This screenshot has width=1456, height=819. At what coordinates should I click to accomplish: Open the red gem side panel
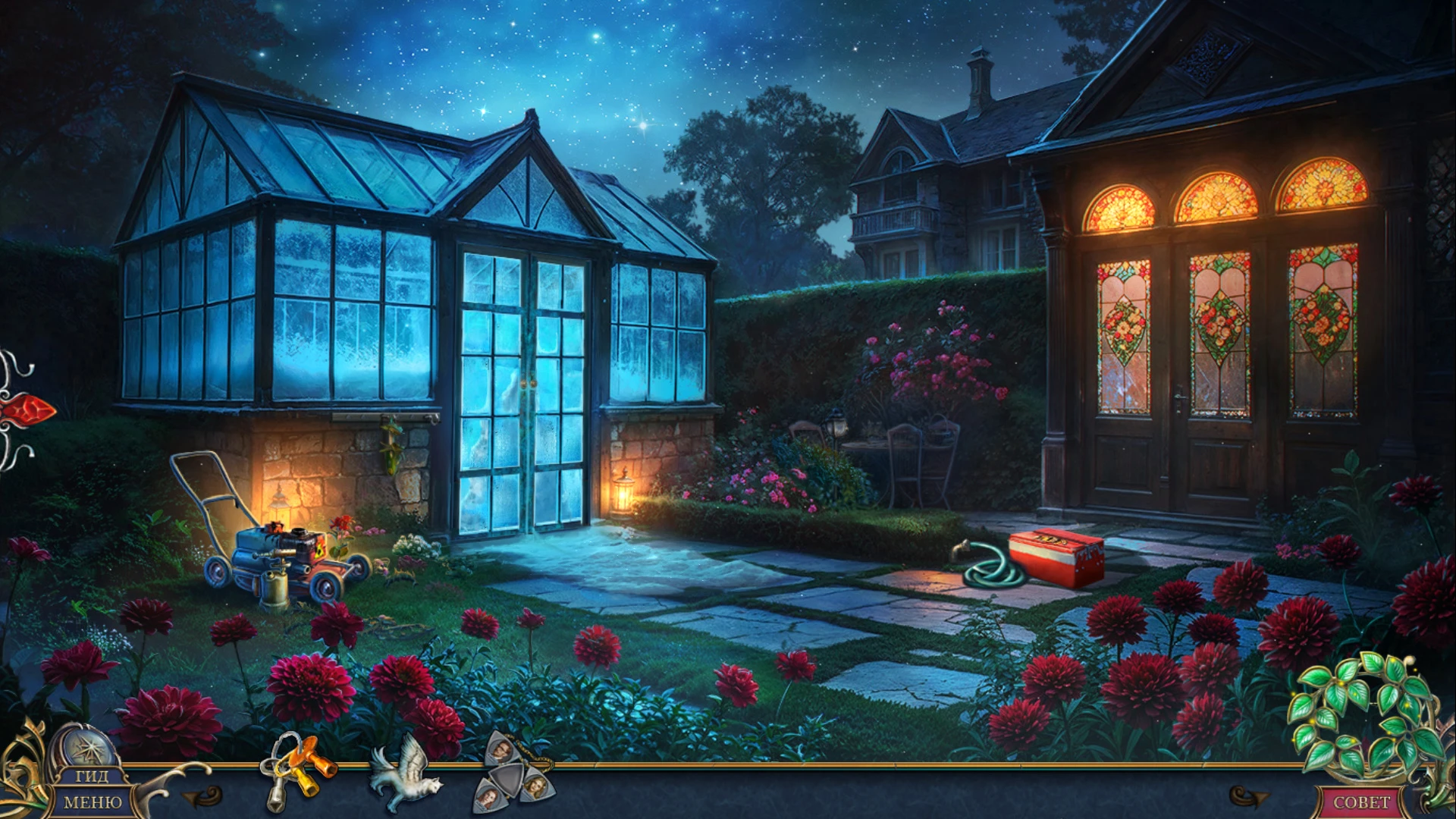(x=27, y=410)
